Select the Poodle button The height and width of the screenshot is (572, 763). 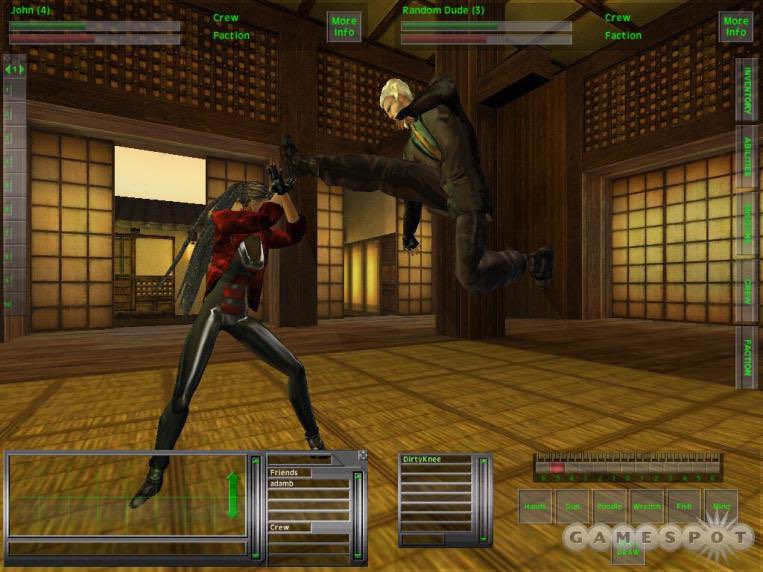pos(609,507)
